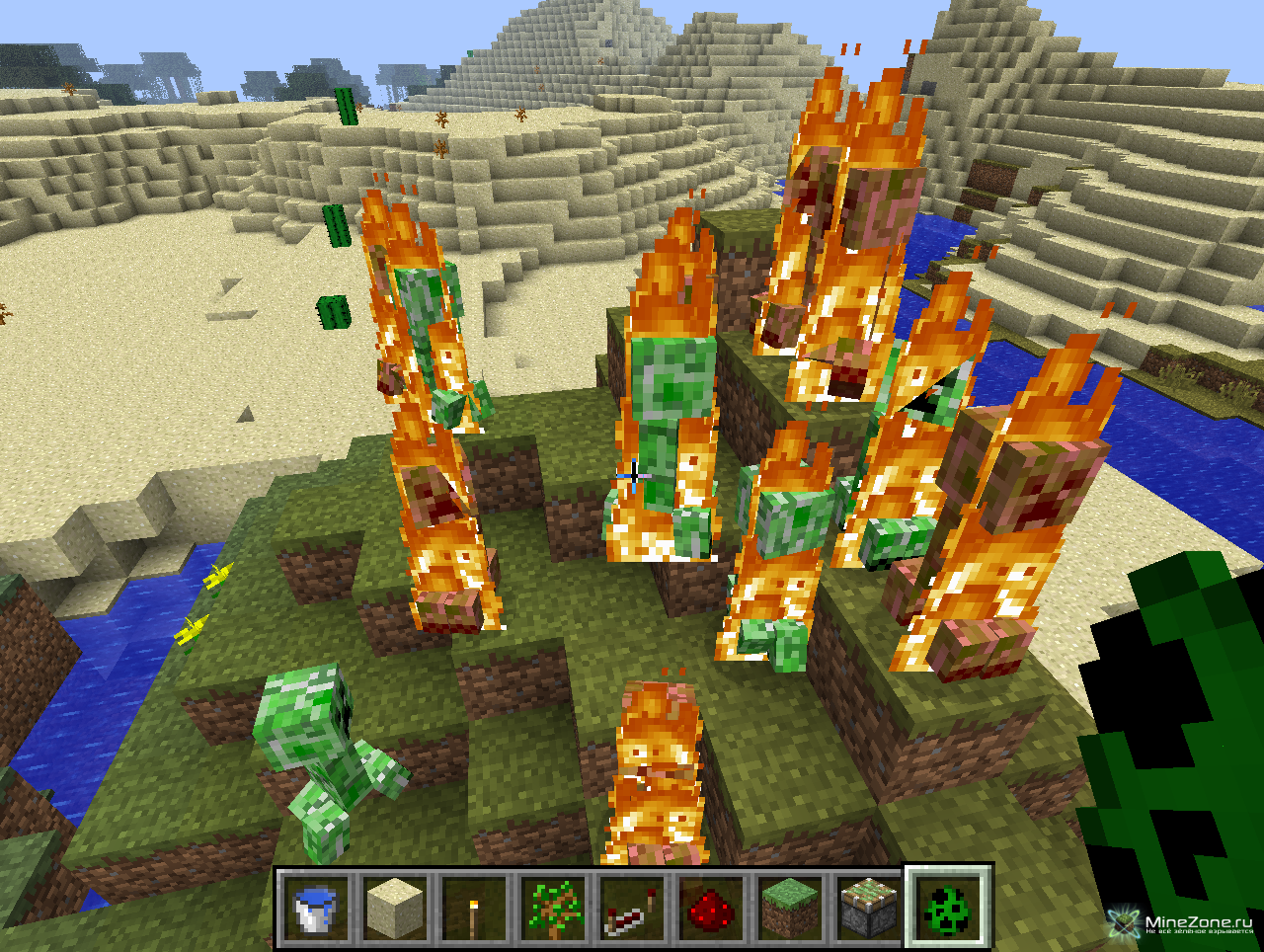Screen dimensions: 1264x952
Task: Select the sticky piston hotbar slot
Action: [x=868, y=907]
